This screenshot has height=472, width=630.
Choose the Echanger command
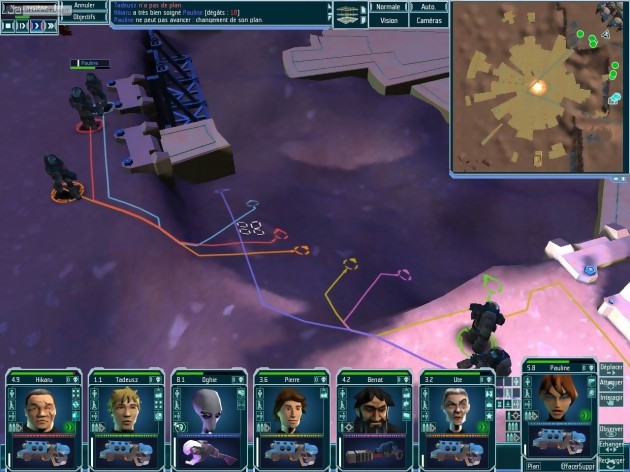coord(611,444)
